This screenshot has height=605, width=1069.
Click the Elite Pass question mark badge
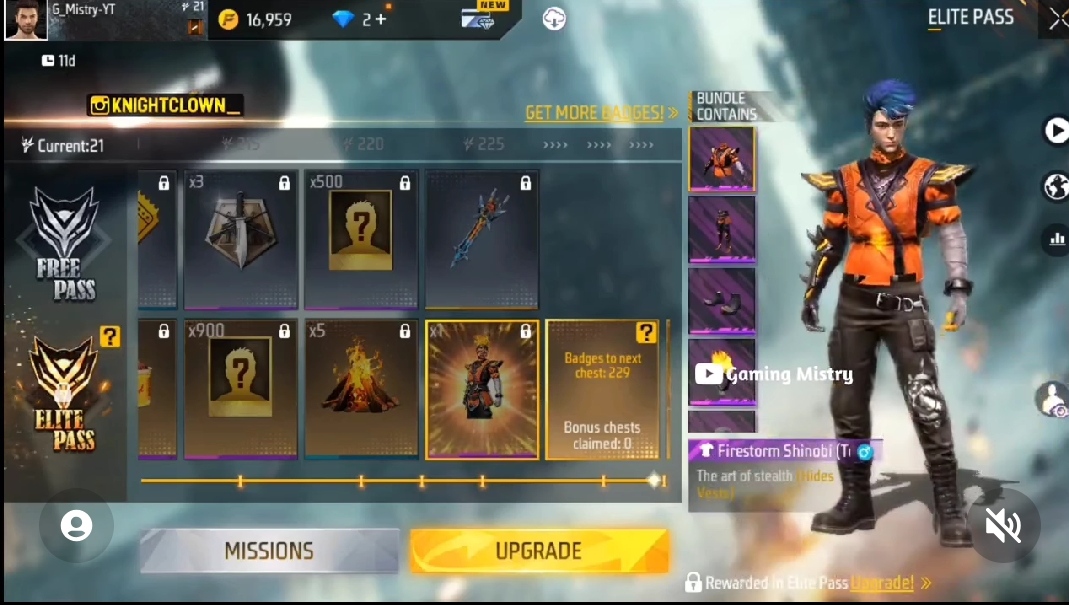(110, 338)
